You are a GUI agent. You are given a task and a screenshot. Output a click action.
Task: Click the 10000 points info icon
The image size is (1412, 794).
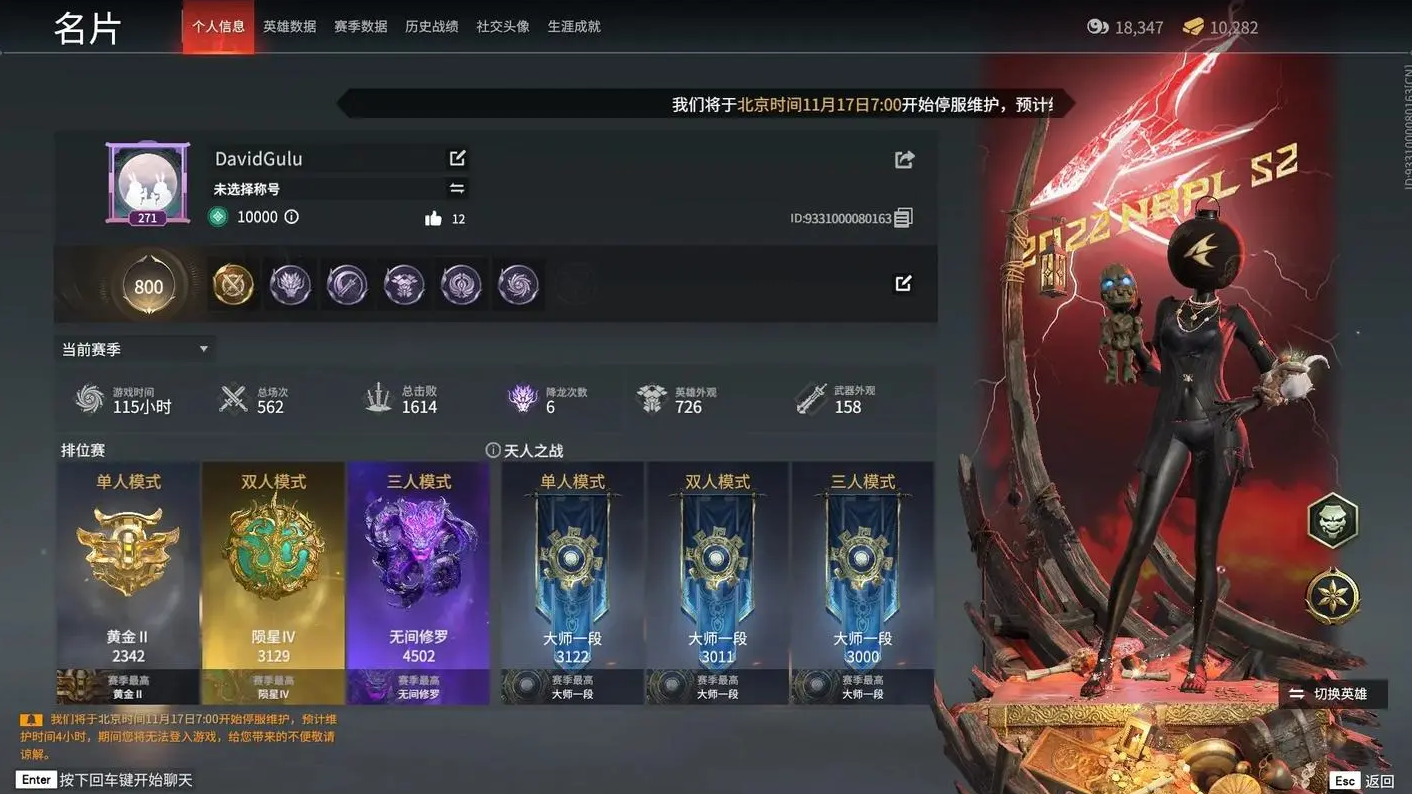pos(292,217)
